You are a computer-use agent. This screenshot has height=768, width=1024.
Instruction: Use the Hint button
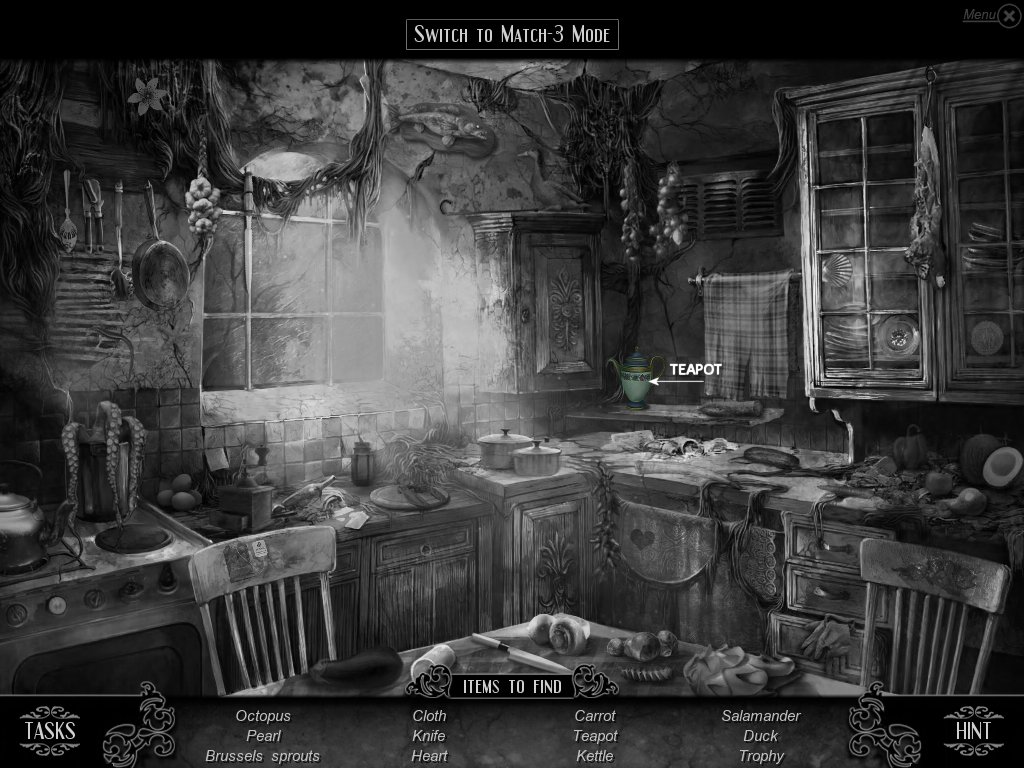(x=972, y=730)
